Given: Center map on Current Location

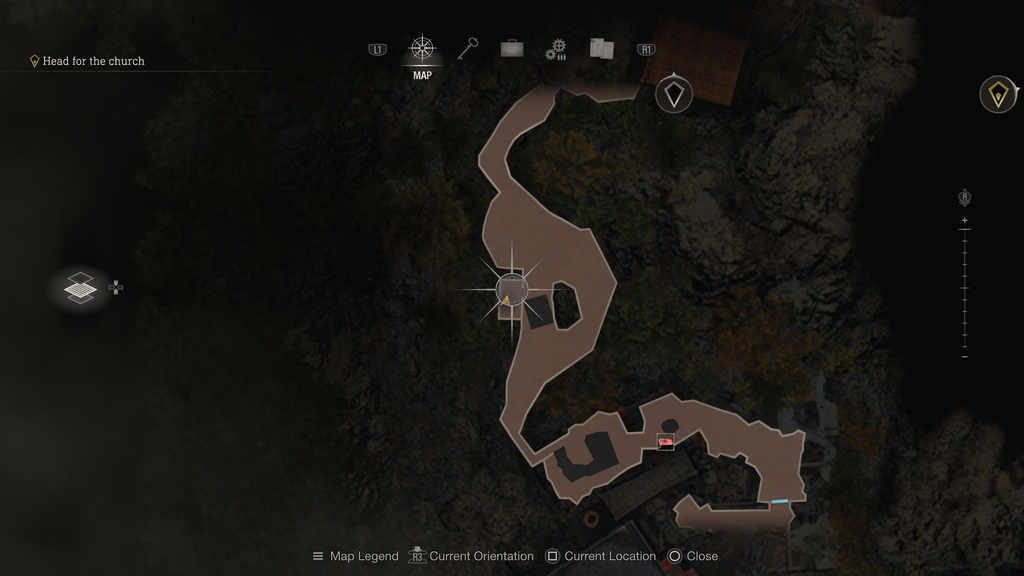Looking at the screenshot, I should tap(600, 556).
